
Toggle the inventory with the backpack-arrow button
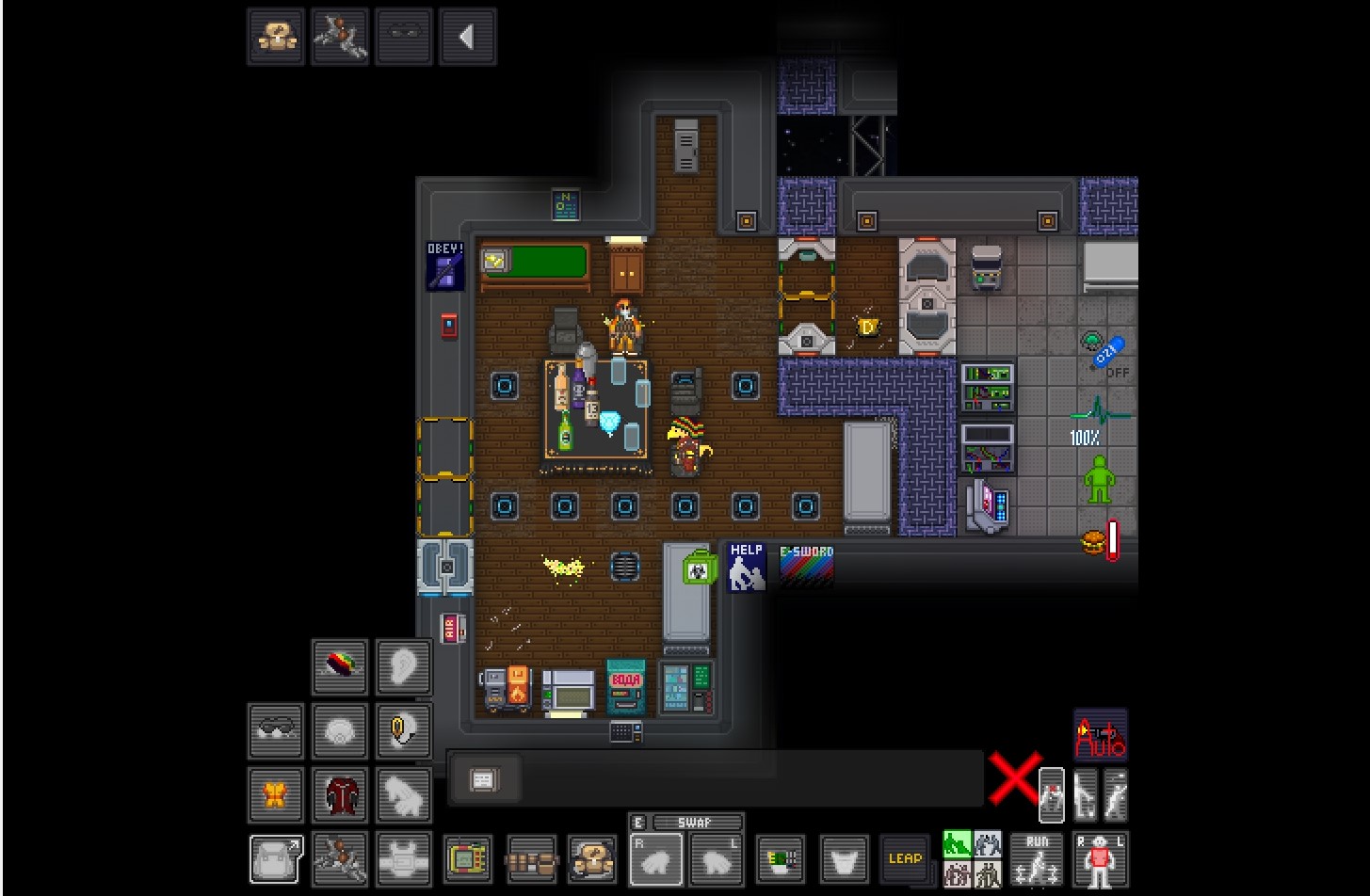click(x=276, y=858)
